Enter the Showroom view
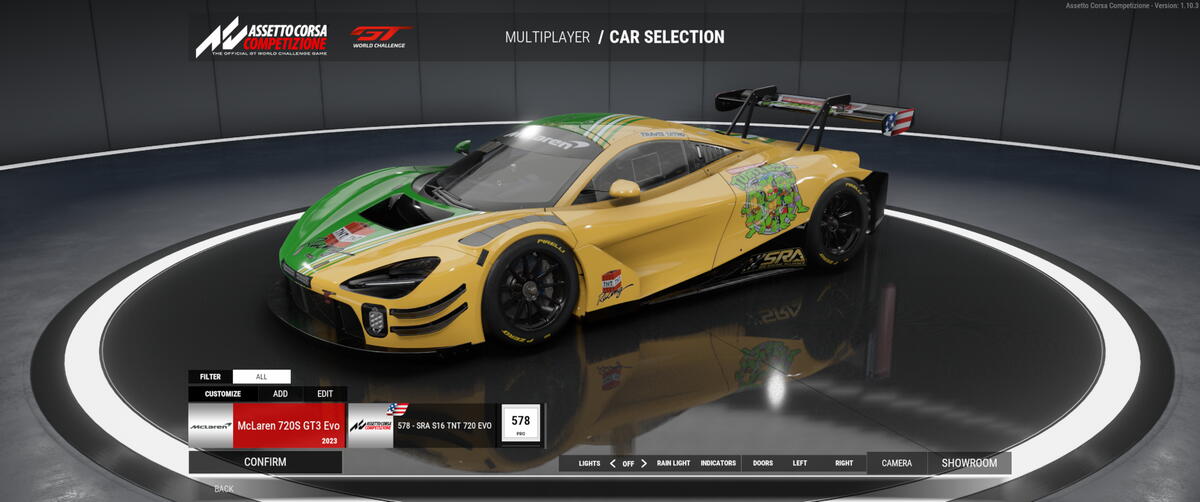Screen dimensions: 1200x502 coord(969,463)
